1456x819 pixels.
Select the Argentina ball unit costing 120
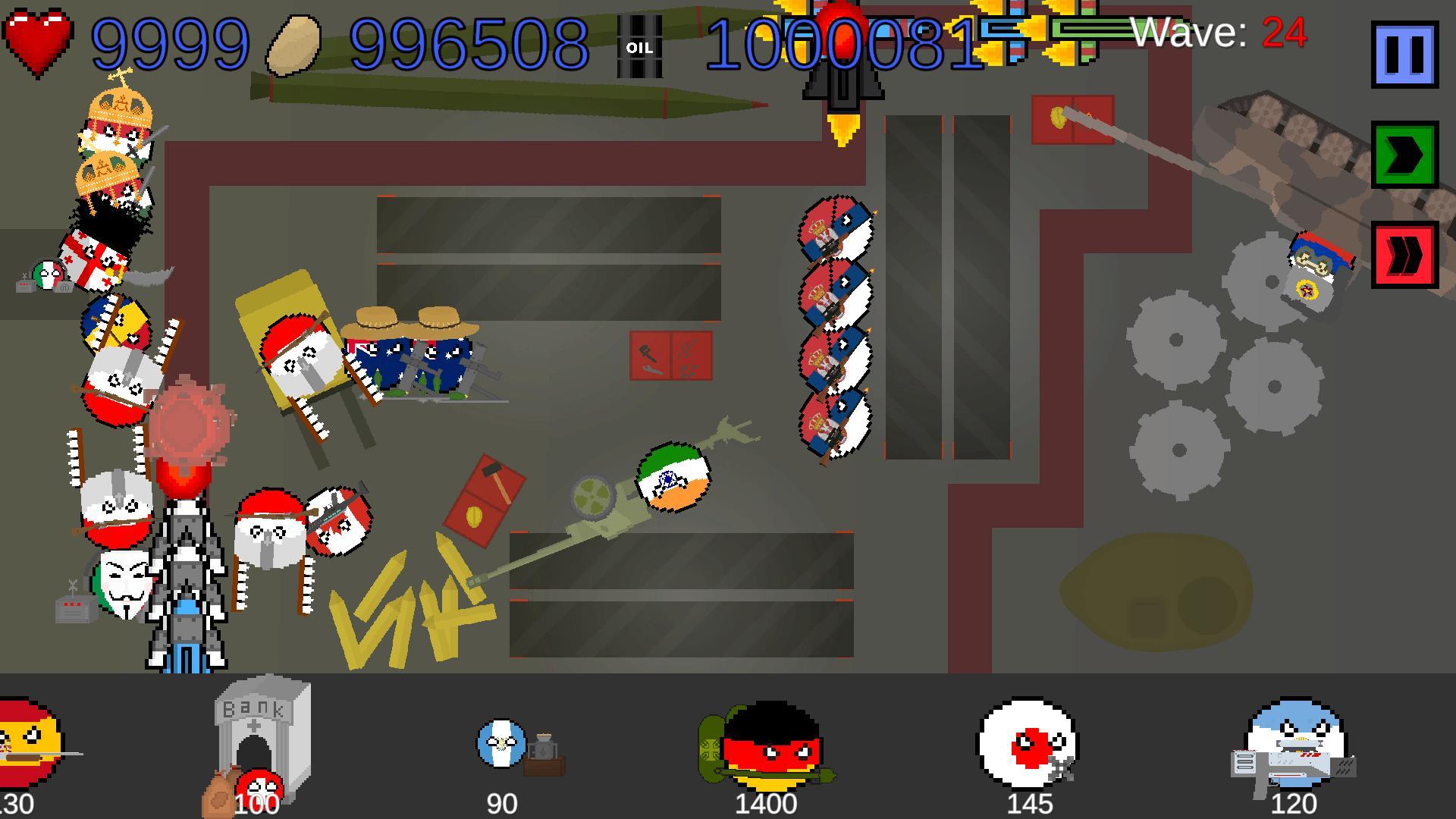coord(1294,745)
